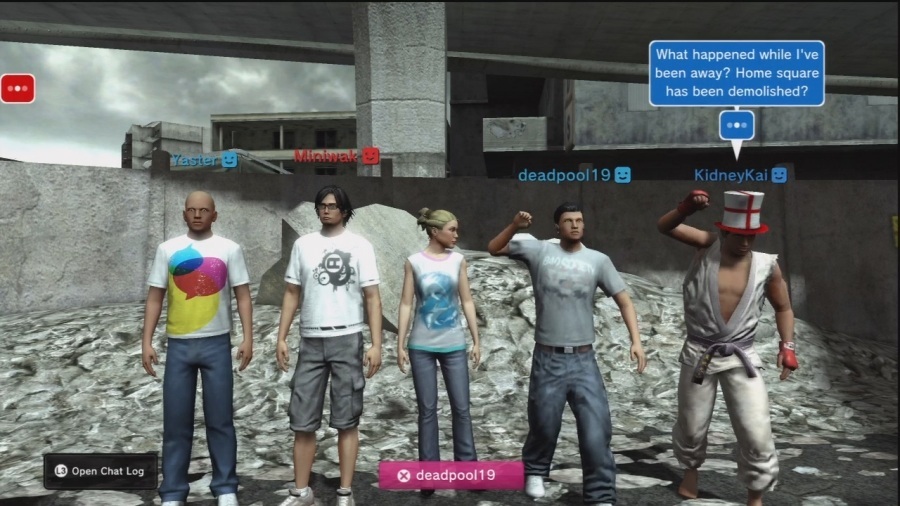Click the red chat bubble icon
The image size is (900, 506).
(x=18, y=88)
